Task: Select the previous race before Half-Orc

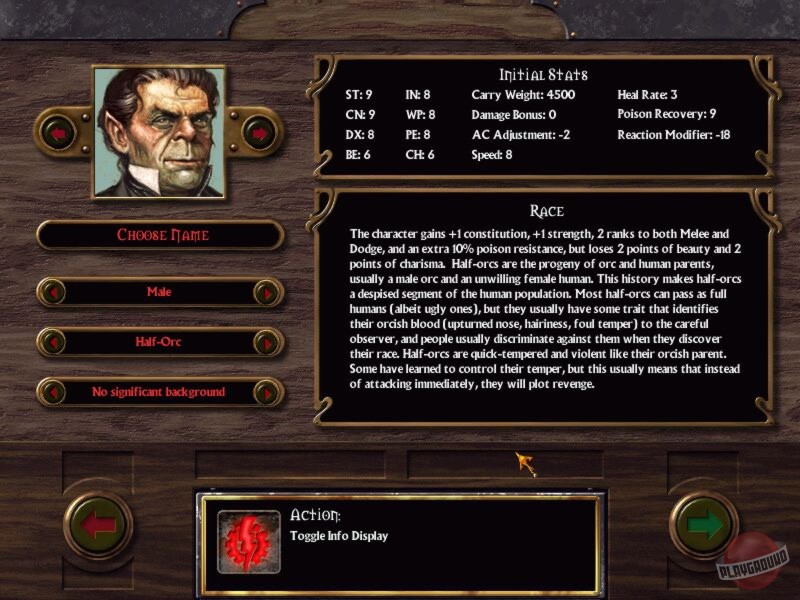Action: [53, 343]
